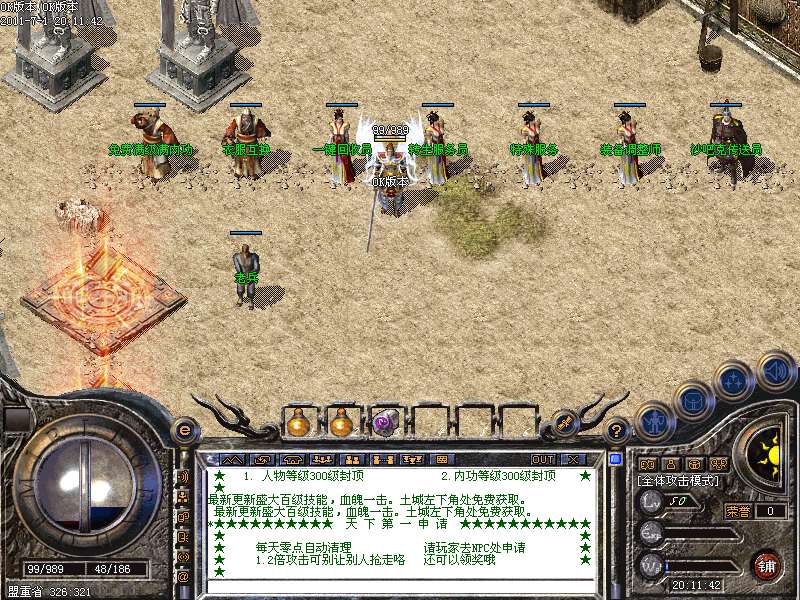
Task: Use the first gourd potion in the belt
Action: [x=298, y=423]
